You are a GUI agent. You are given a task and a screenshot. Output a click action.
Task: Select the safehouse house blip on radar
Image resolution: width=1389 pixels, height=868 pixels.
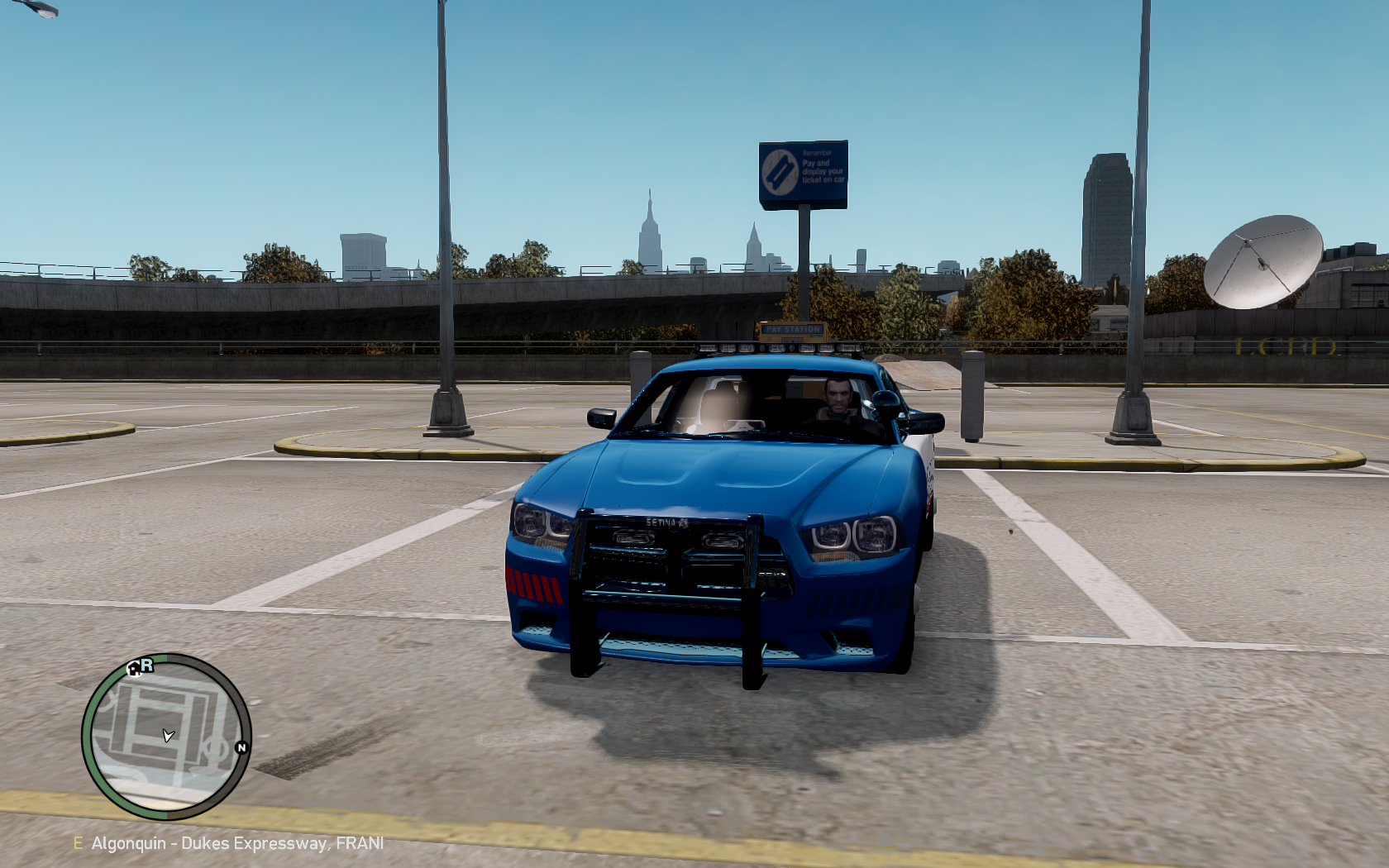point(134,669)
